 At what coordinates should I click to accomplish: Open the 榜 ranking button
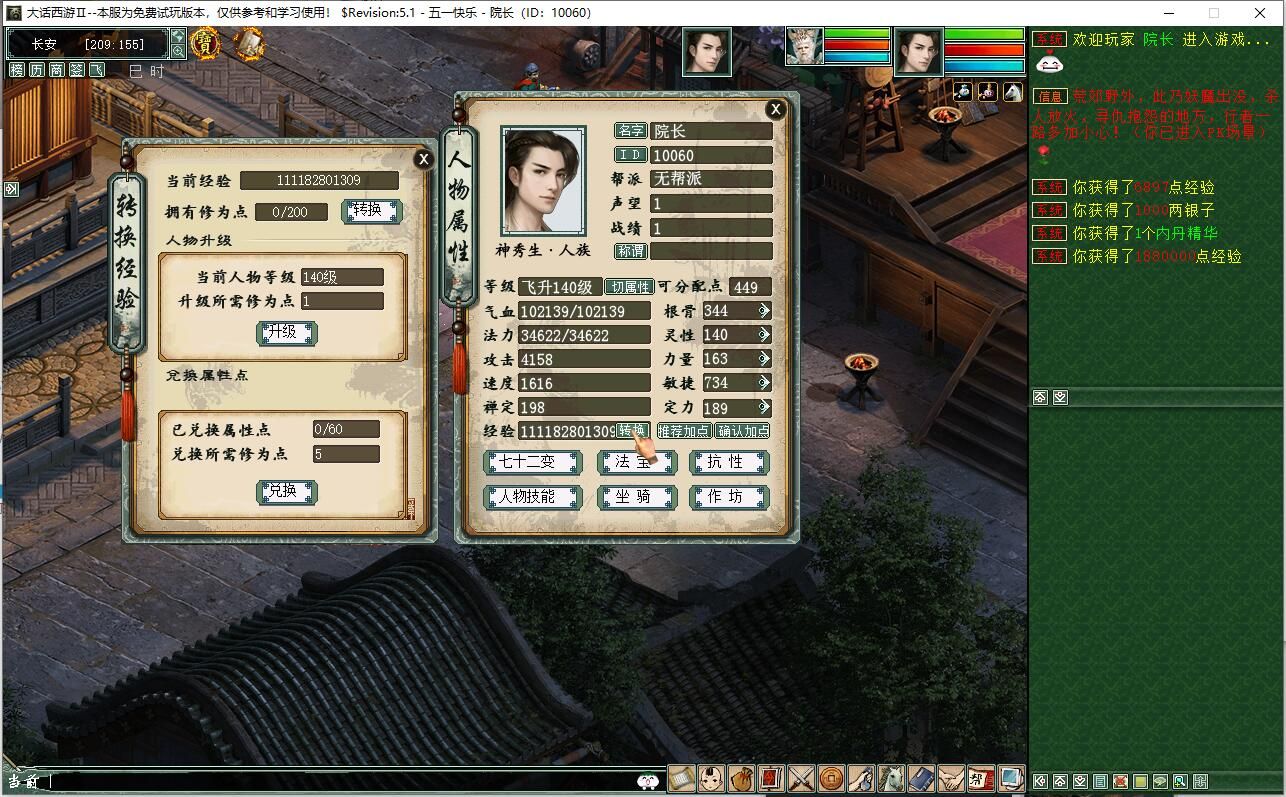click(x=17, y=70)
